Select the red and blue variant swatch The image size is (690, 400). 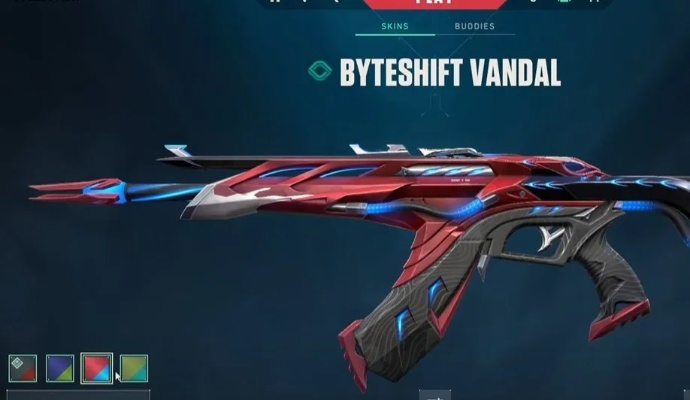(x=97, y=368)
